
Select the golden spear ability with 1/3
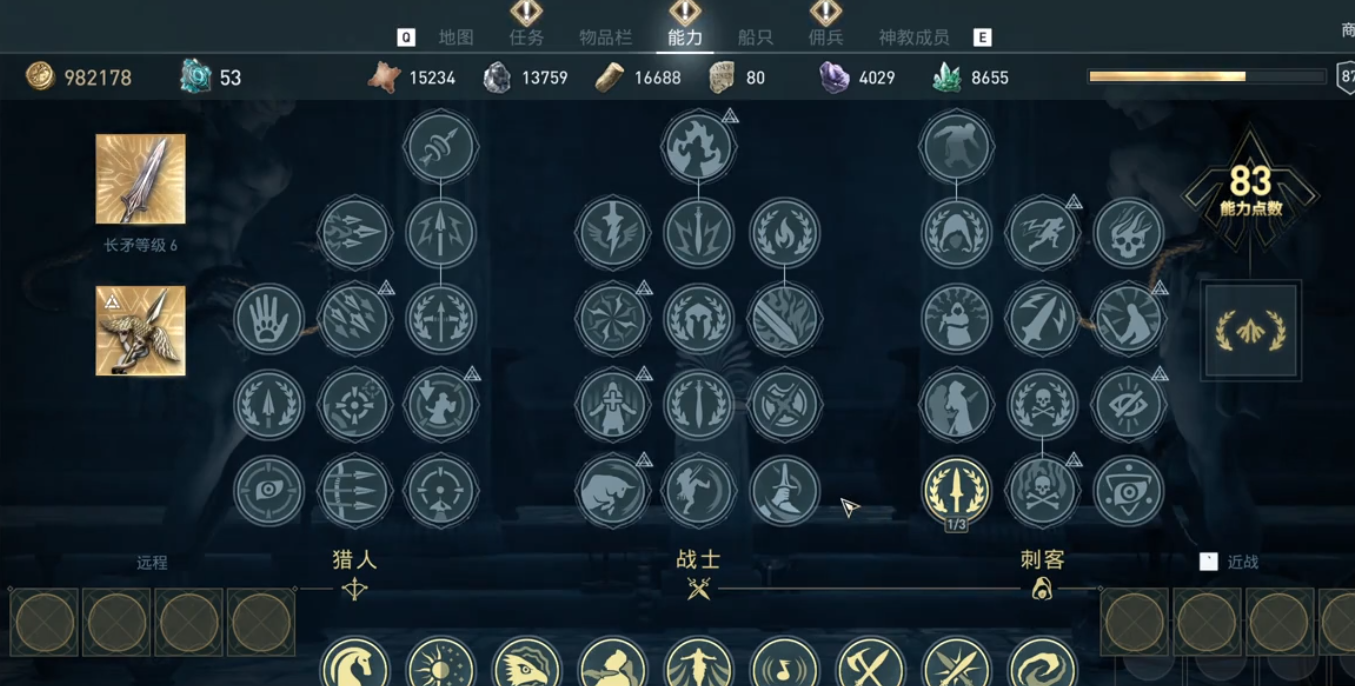point(956,490)
